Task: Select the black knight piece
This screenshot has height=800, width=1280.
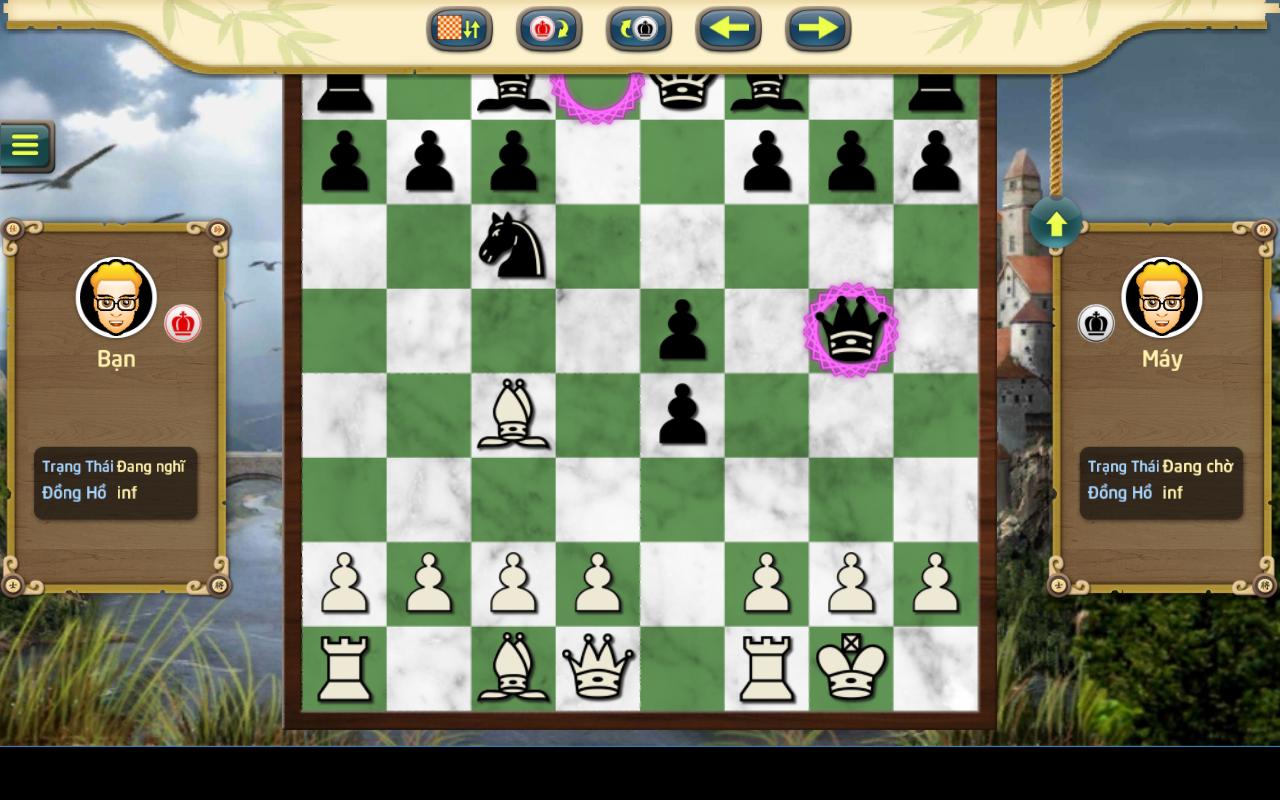Action: click(x=513, y=245)
